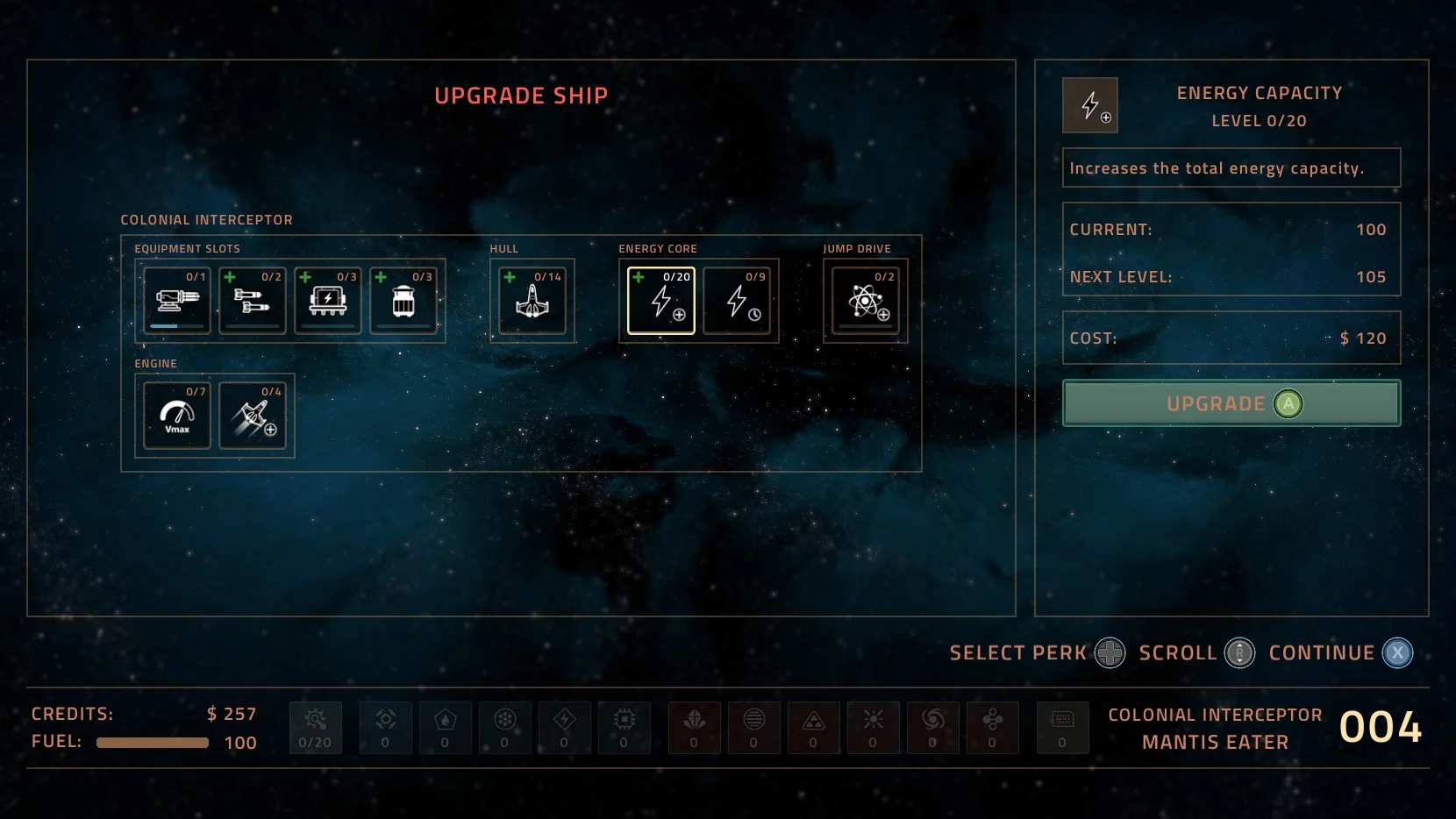Buy the upgrade with the Upgrade button
The height and width of the screenshot is (819, 1456).
(x=1231, y=403)
